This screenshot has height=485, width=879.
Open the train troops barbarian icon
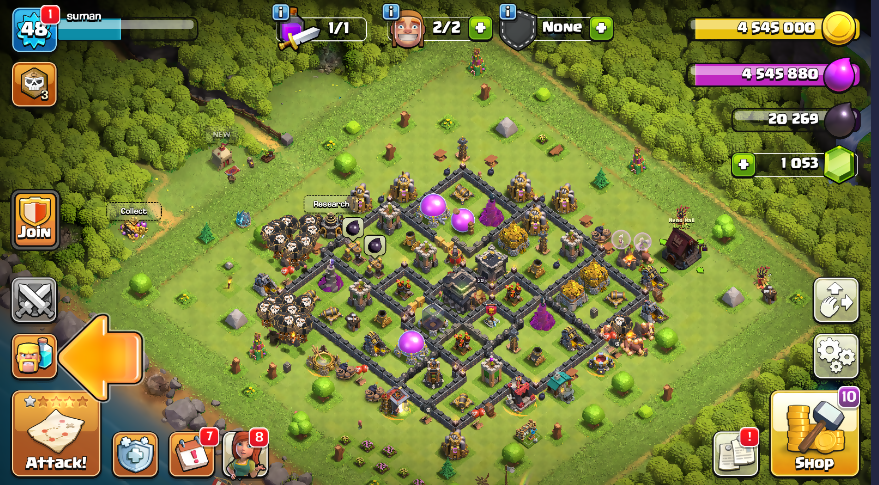tap(34, 356)
